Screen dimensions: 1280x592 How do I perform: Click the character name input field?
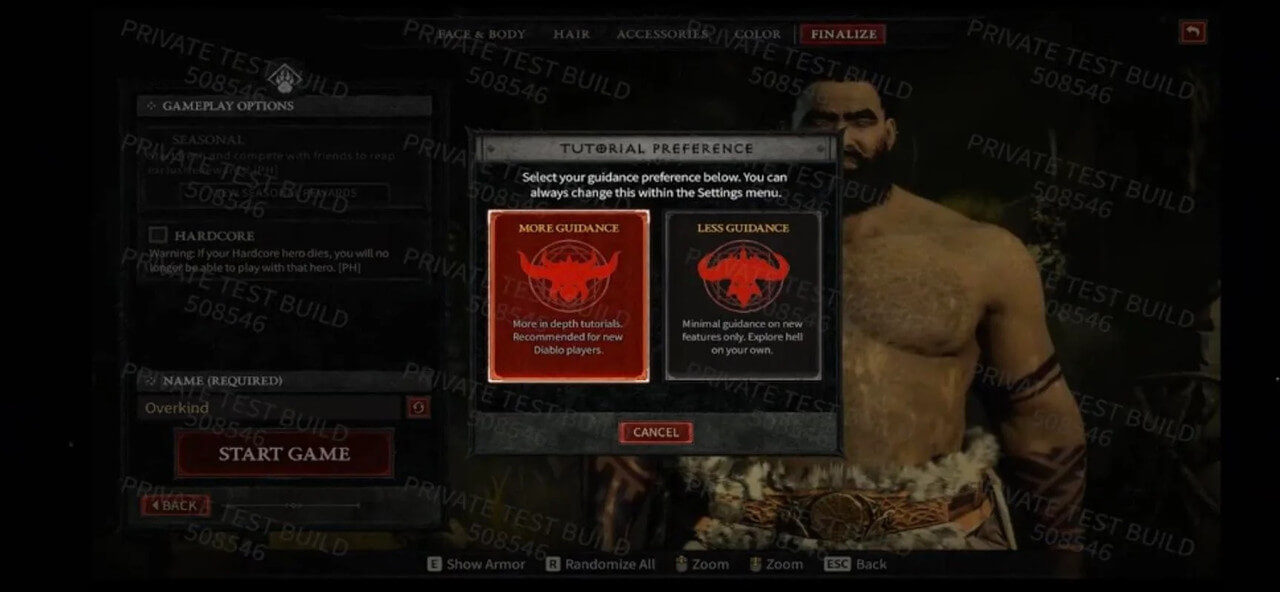(x=270, y=408)
